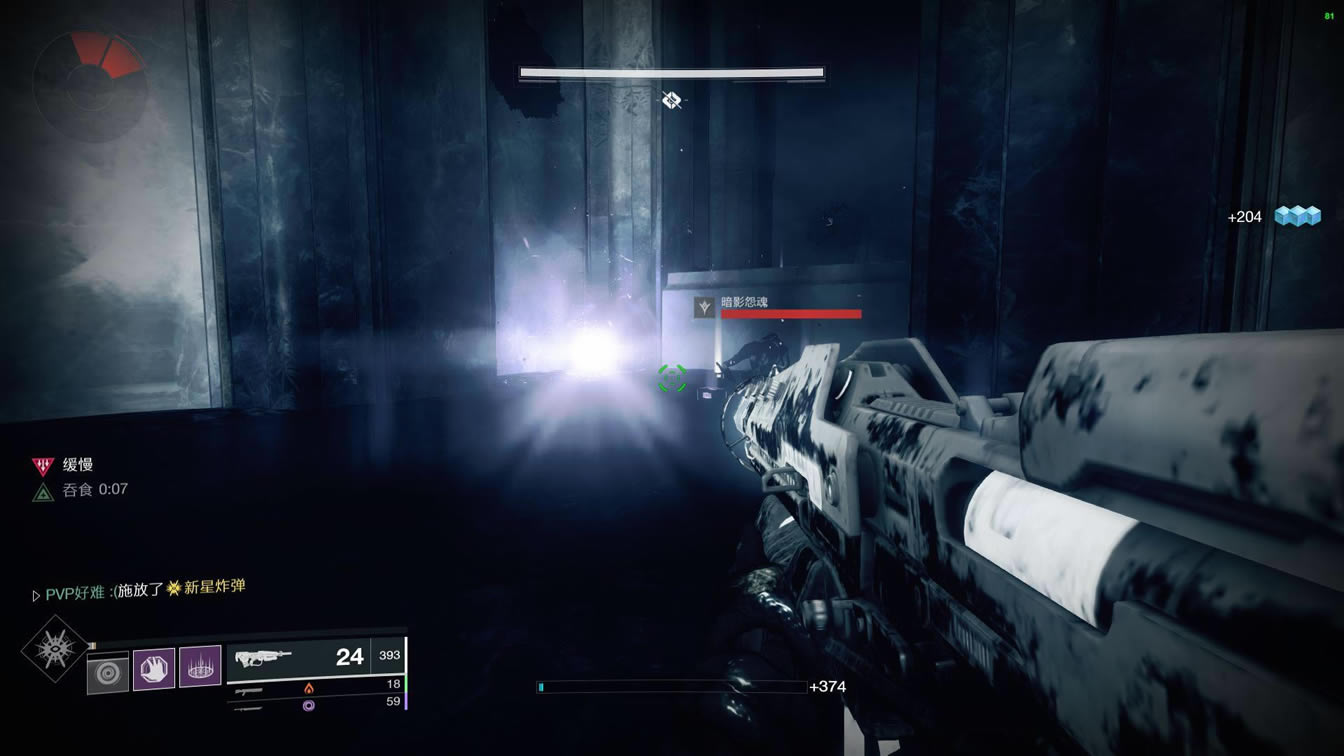The height and width of the screenshot is (756, 1344).
Task: Select the equipped auto rifle weapon slot
Action: click(300, 657)
